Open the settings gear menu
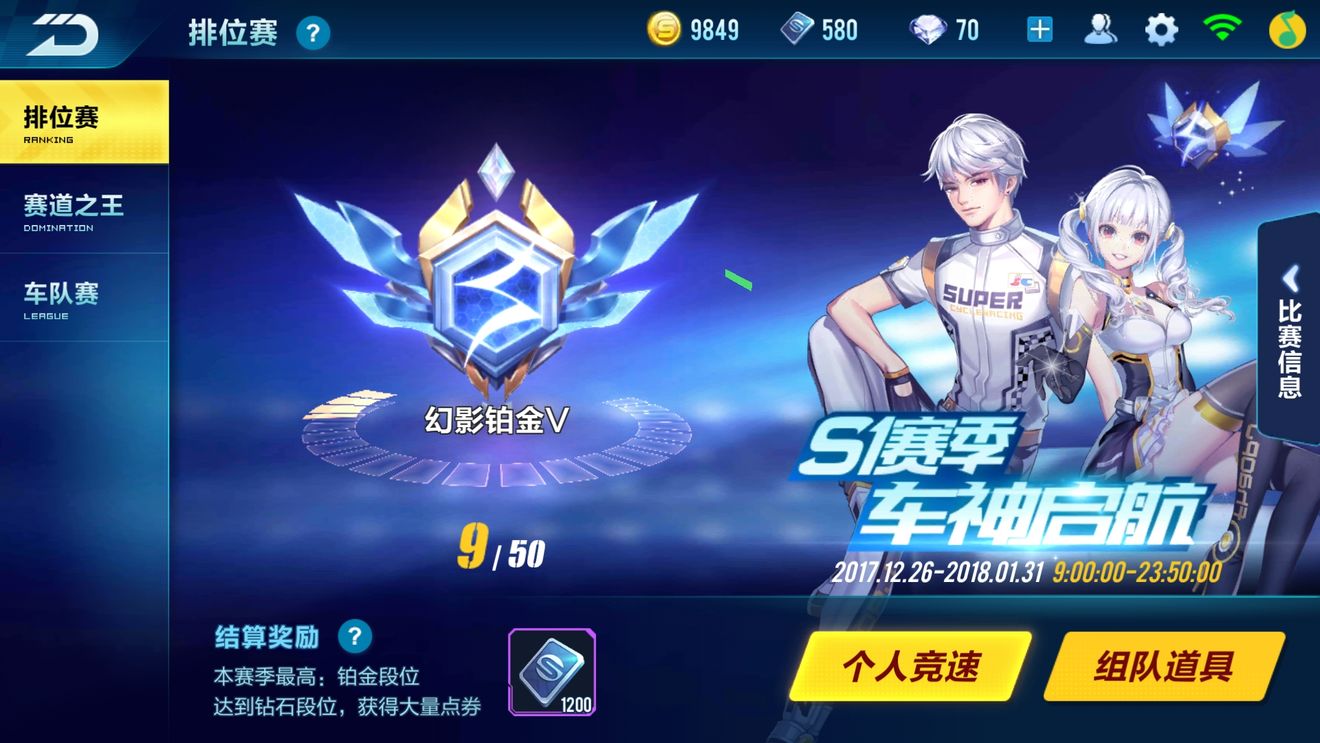The width and height of the screenshot is (1320, 743). click(x=1160, y=29)
